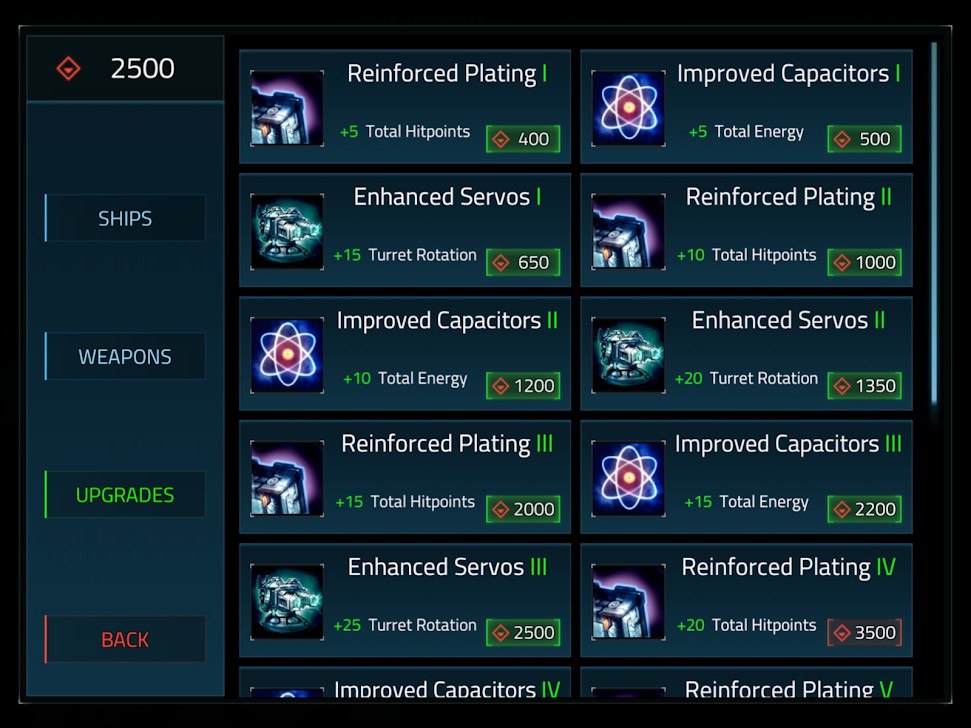Click the upgrade list scrollbar
Screen dimensions: 971x728
934,220
